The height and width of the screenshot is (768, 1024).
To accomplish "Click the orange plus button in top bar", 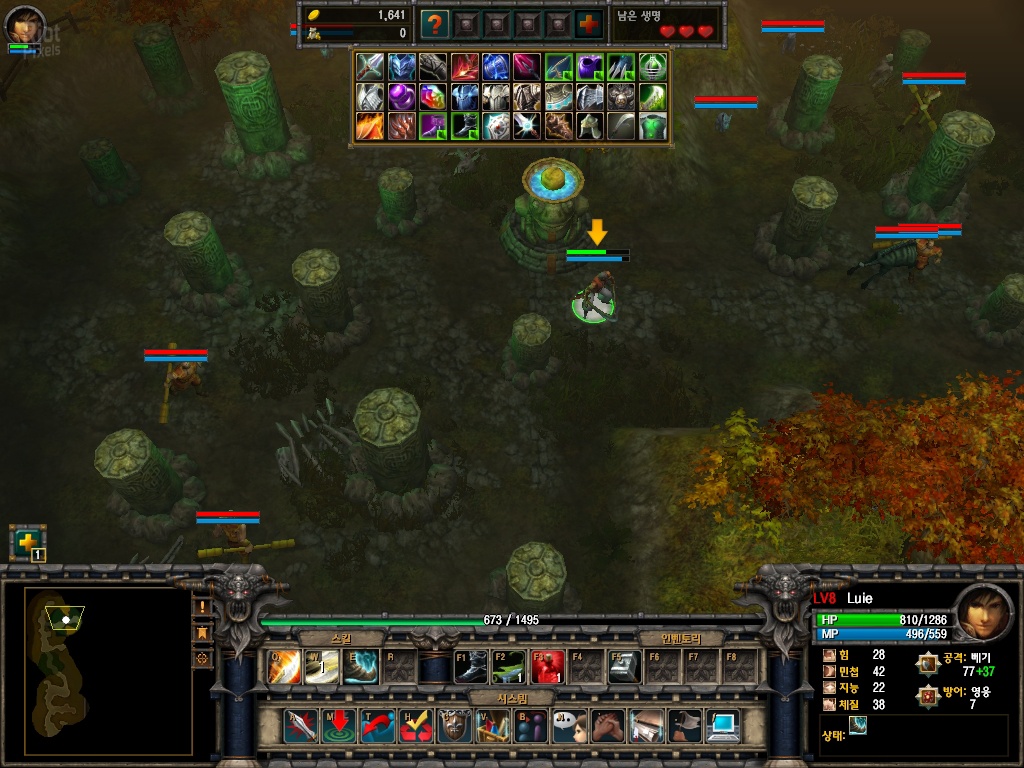I will tap(590, 24).
